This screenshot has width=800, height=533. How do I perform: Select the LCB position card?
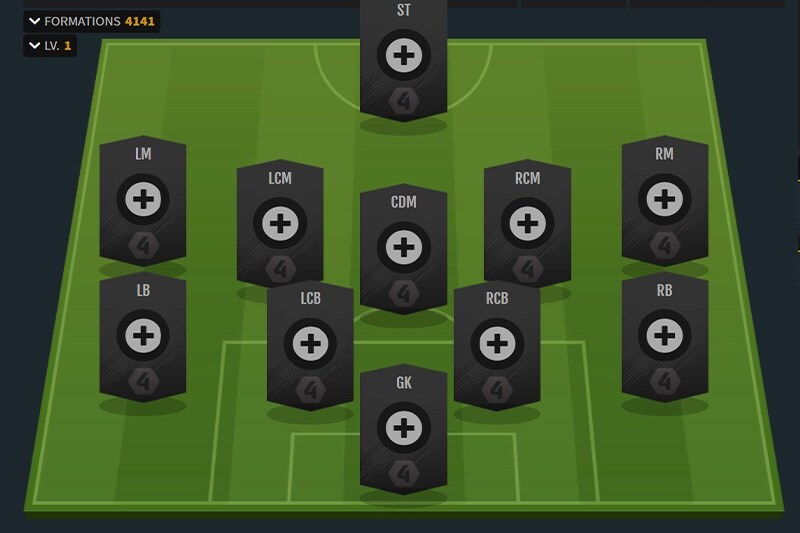coord(310,345)
